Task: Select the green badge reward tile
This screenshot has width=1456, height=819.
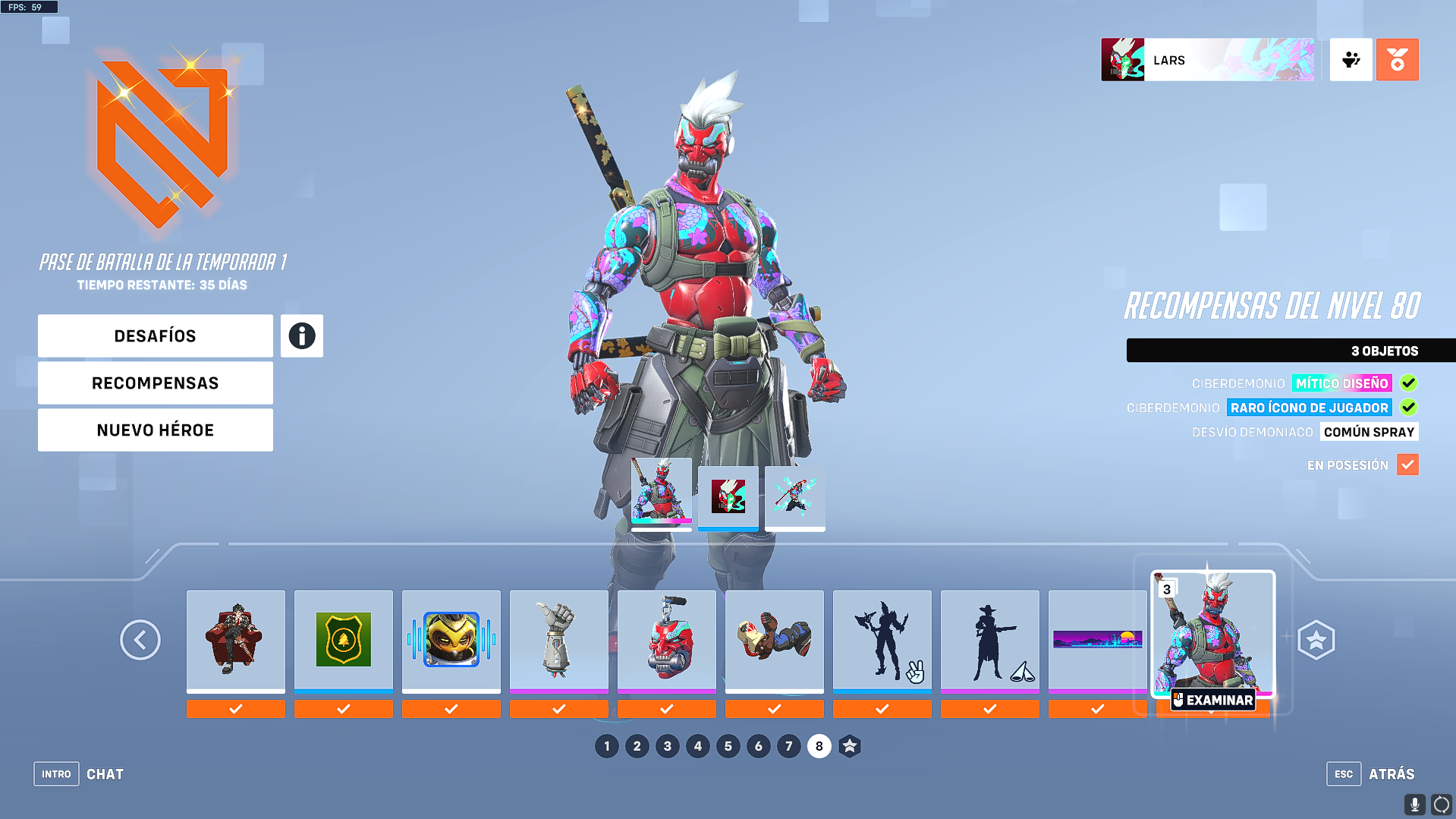Action: click(x=343, y=640)
